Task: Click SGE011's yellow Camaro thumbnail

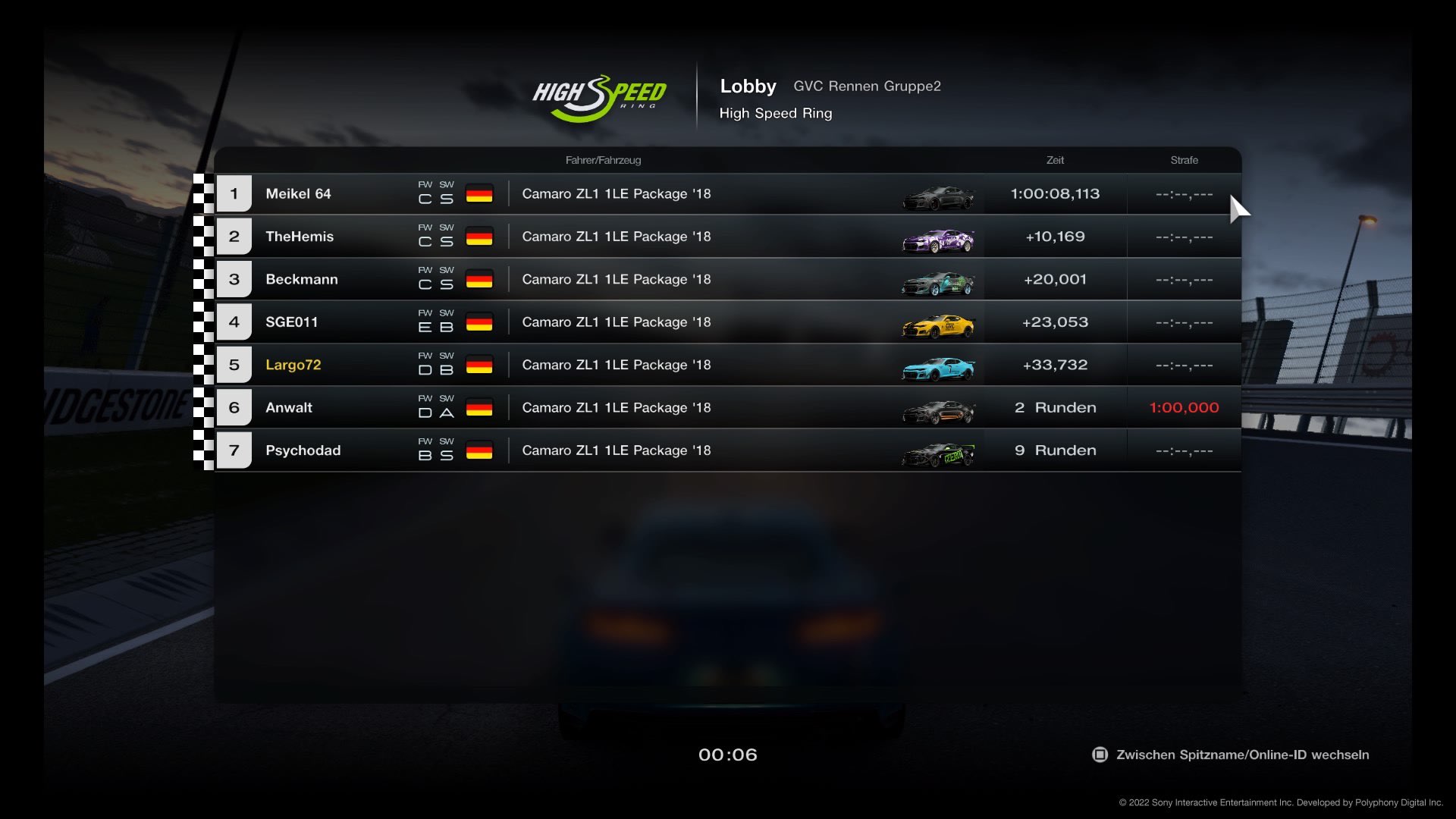Action: (938, 326)
